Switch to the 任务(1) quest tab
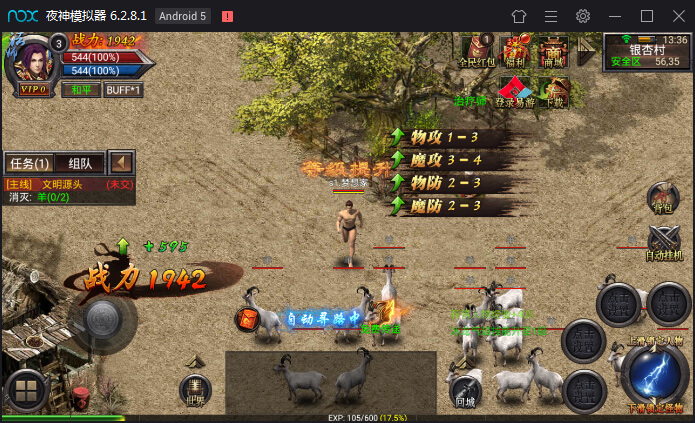Image resolution: width=695 pixels, height=423 pixels. [29, 163]
